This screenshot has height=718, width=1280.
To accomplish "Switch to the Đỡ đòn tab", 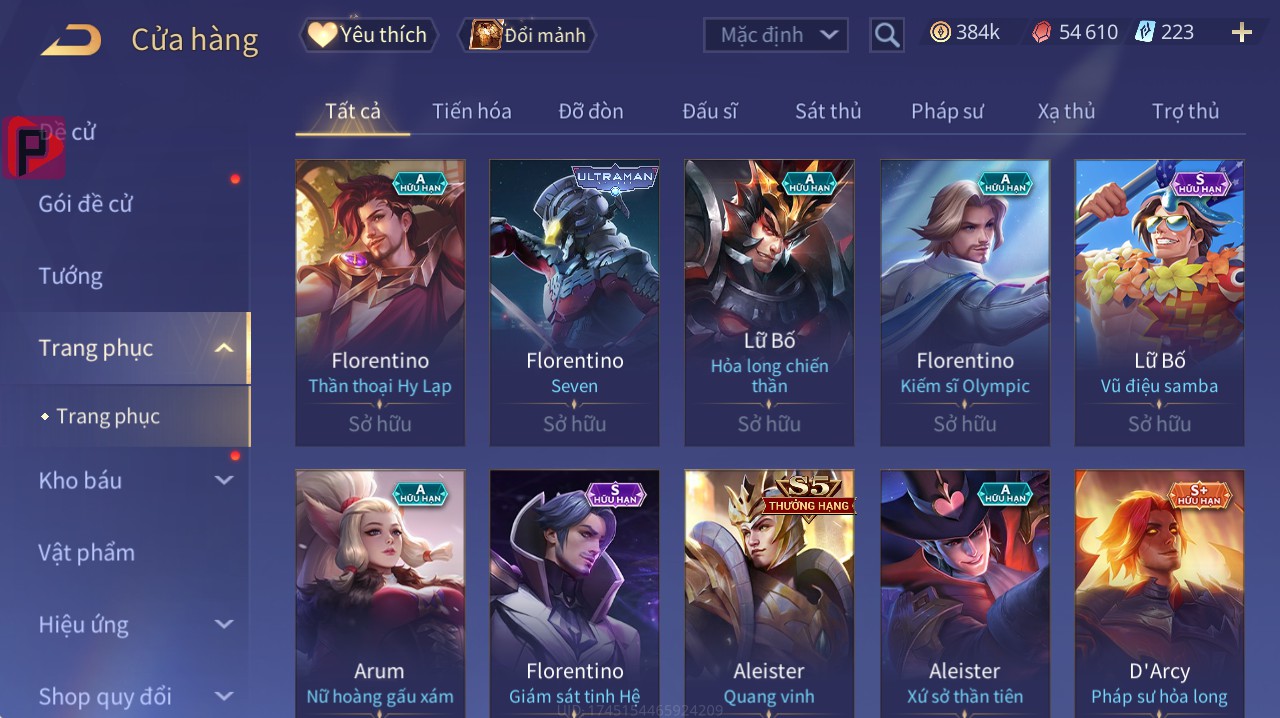I will point(591,111).
